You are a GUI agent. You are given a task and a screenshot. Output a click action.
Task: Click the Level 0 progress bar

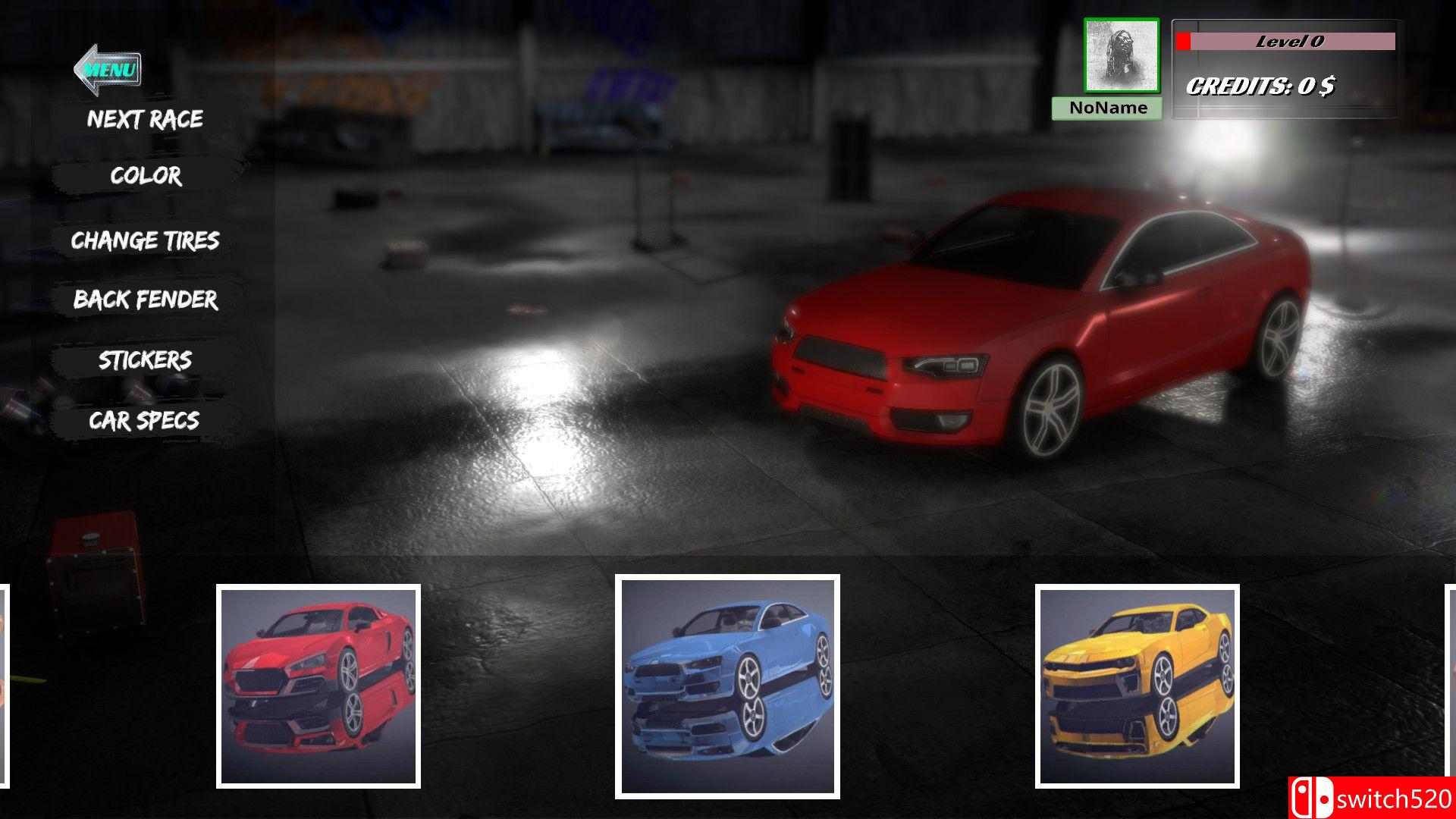pyautogui.click(x=1289, y=43)
